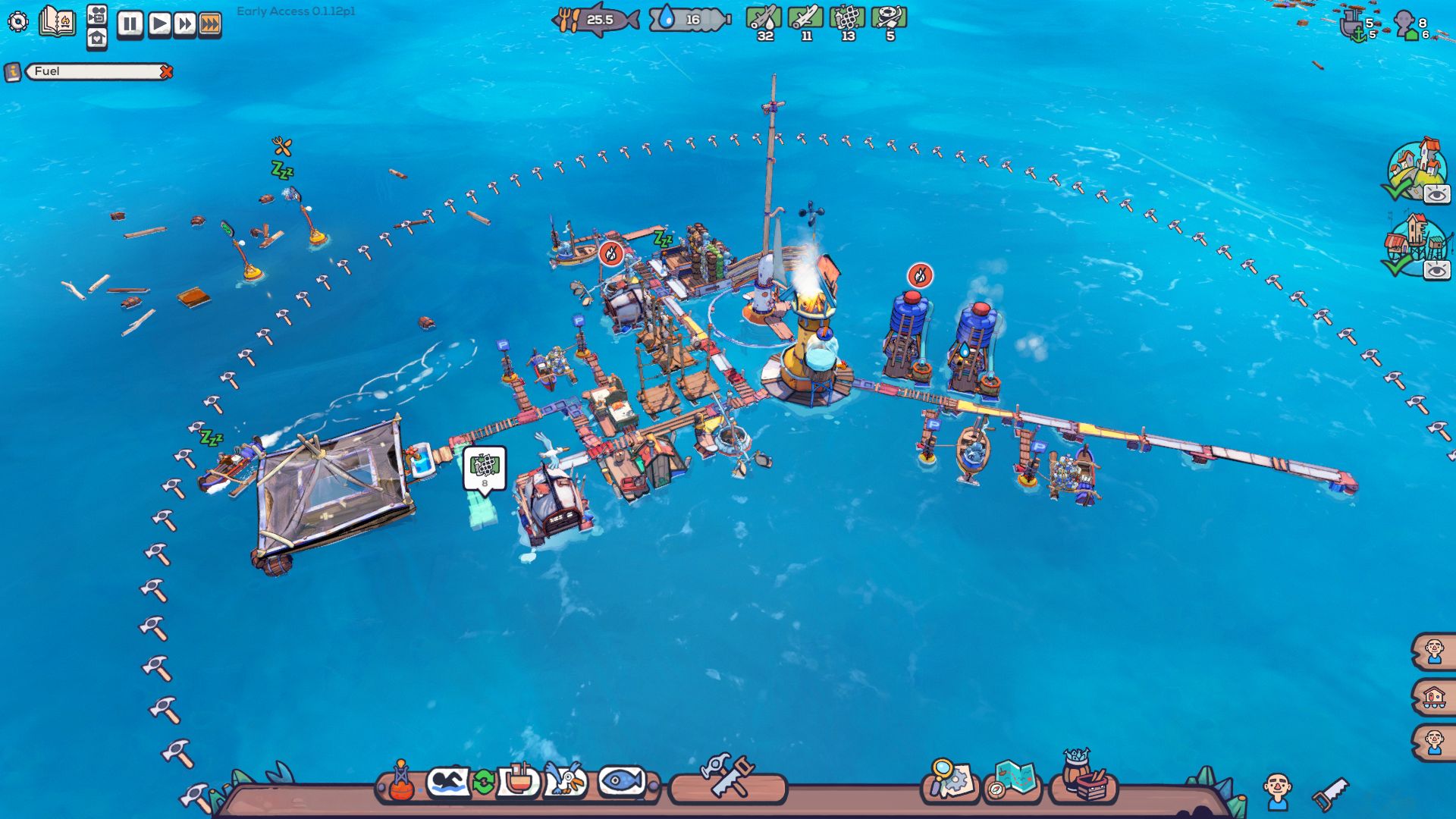Switch to the swimmer overlay

coord(447,781)
